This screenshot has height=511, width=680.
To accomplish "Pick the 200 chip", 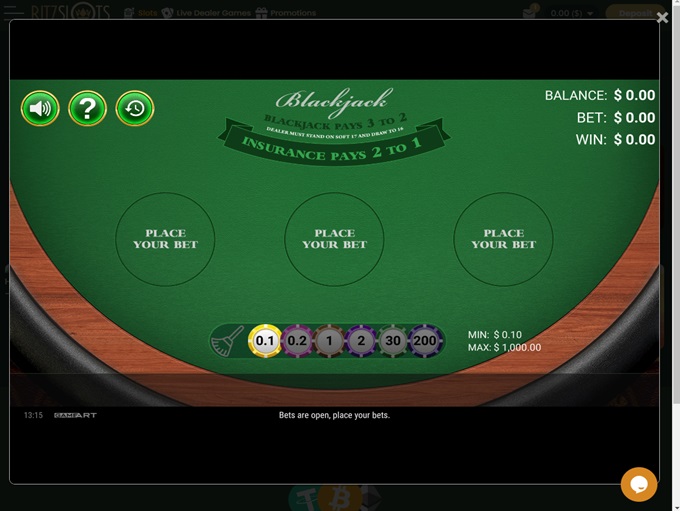I will pos(426,341).
